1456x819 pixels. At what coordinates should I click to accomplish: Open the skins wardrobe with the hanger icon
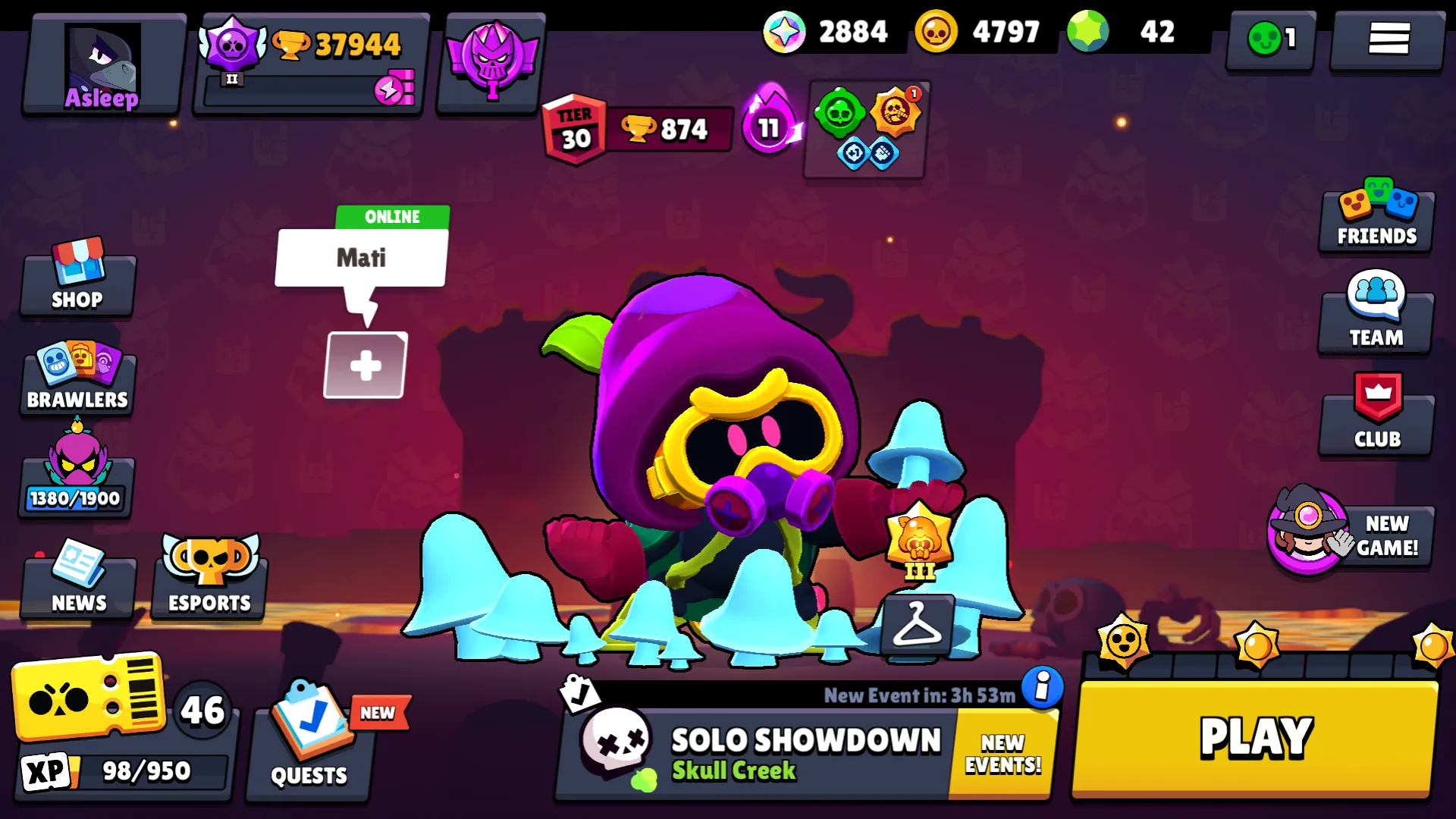click(916, 623)
